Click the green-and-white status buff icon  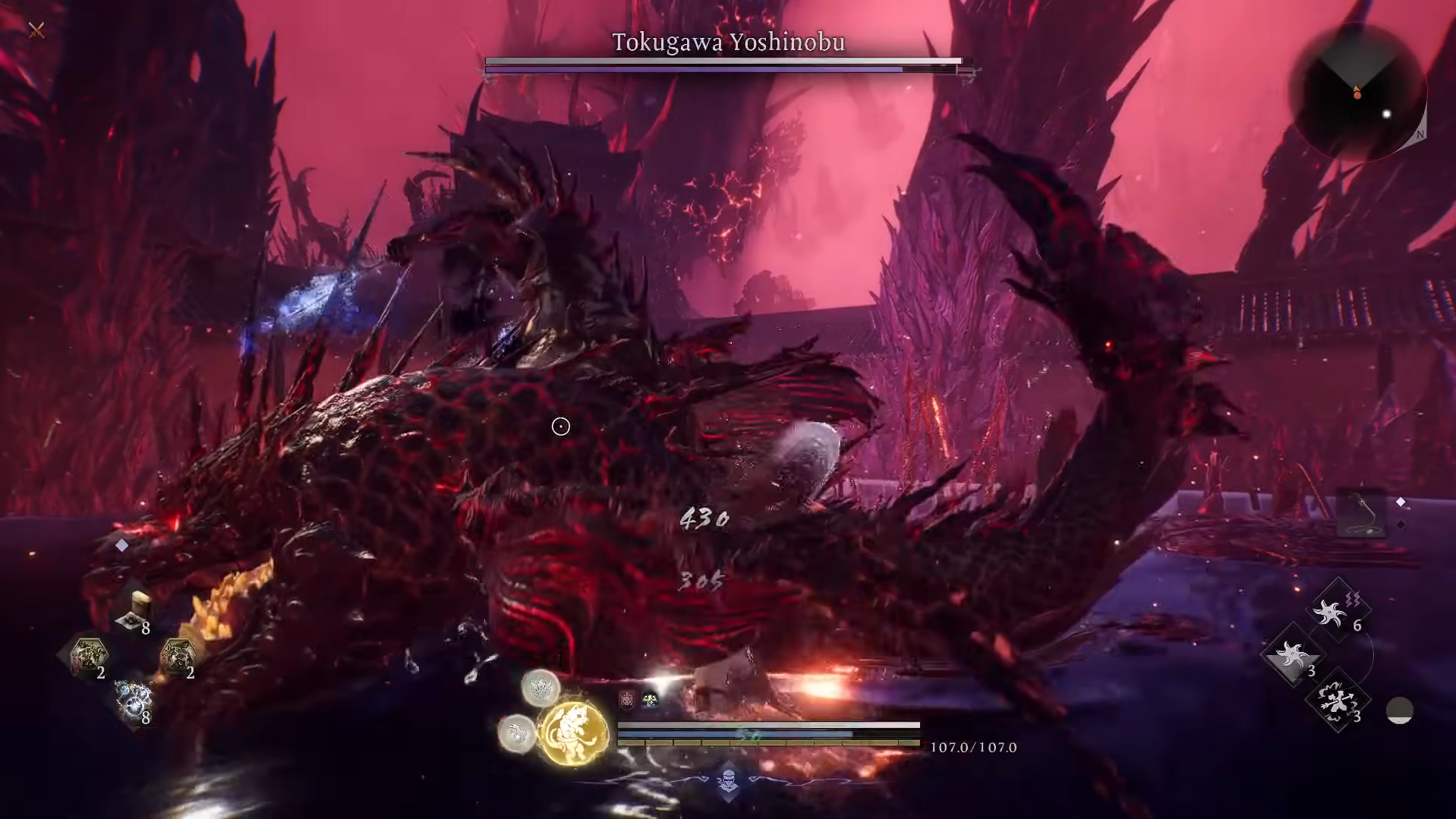point(650,699)
